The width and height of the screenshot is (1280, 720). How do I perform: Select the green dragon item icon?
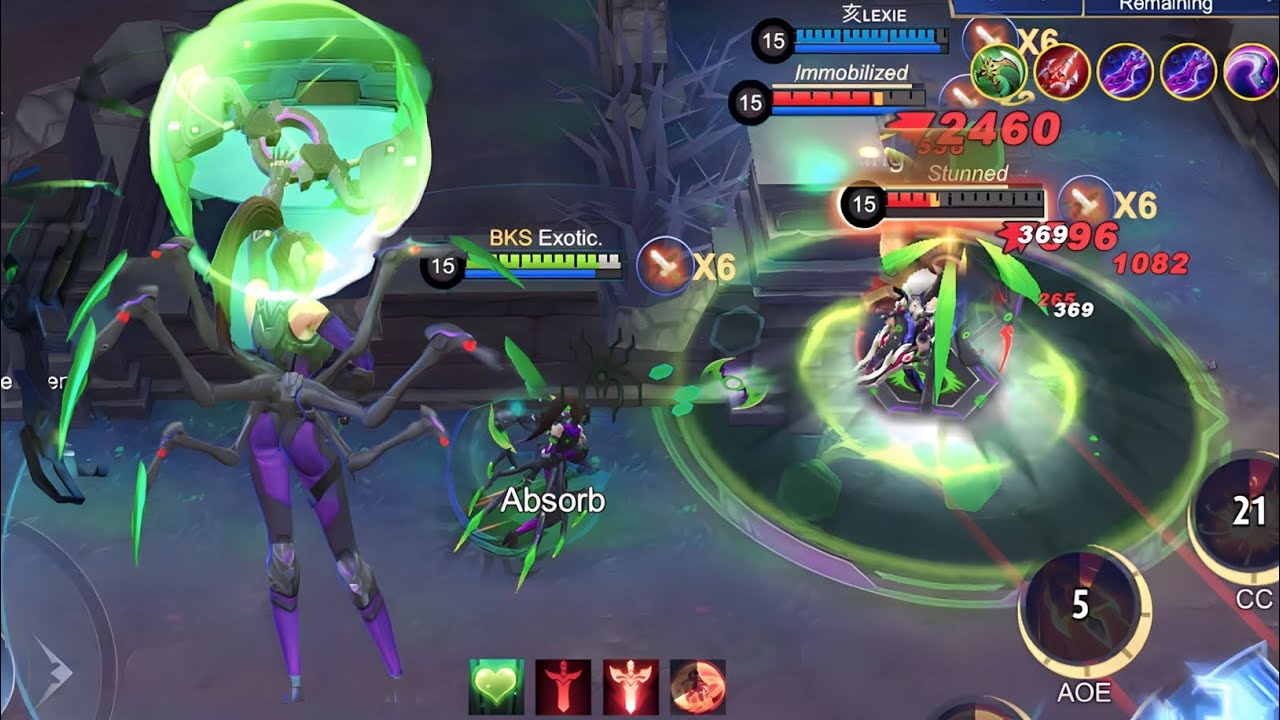point(999,71)
